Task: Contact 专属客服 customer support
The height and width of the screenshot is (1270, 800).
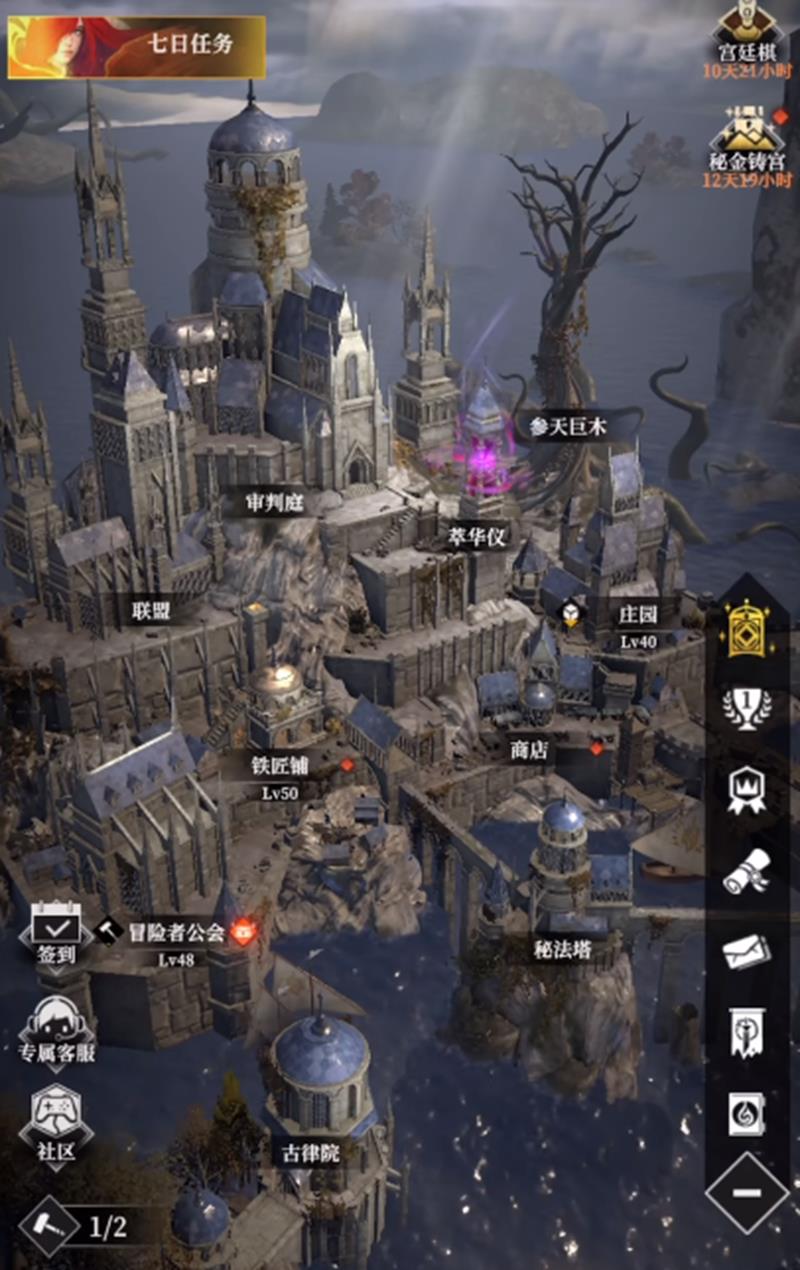Action: pyautogui.click(x=57, y=1030)
